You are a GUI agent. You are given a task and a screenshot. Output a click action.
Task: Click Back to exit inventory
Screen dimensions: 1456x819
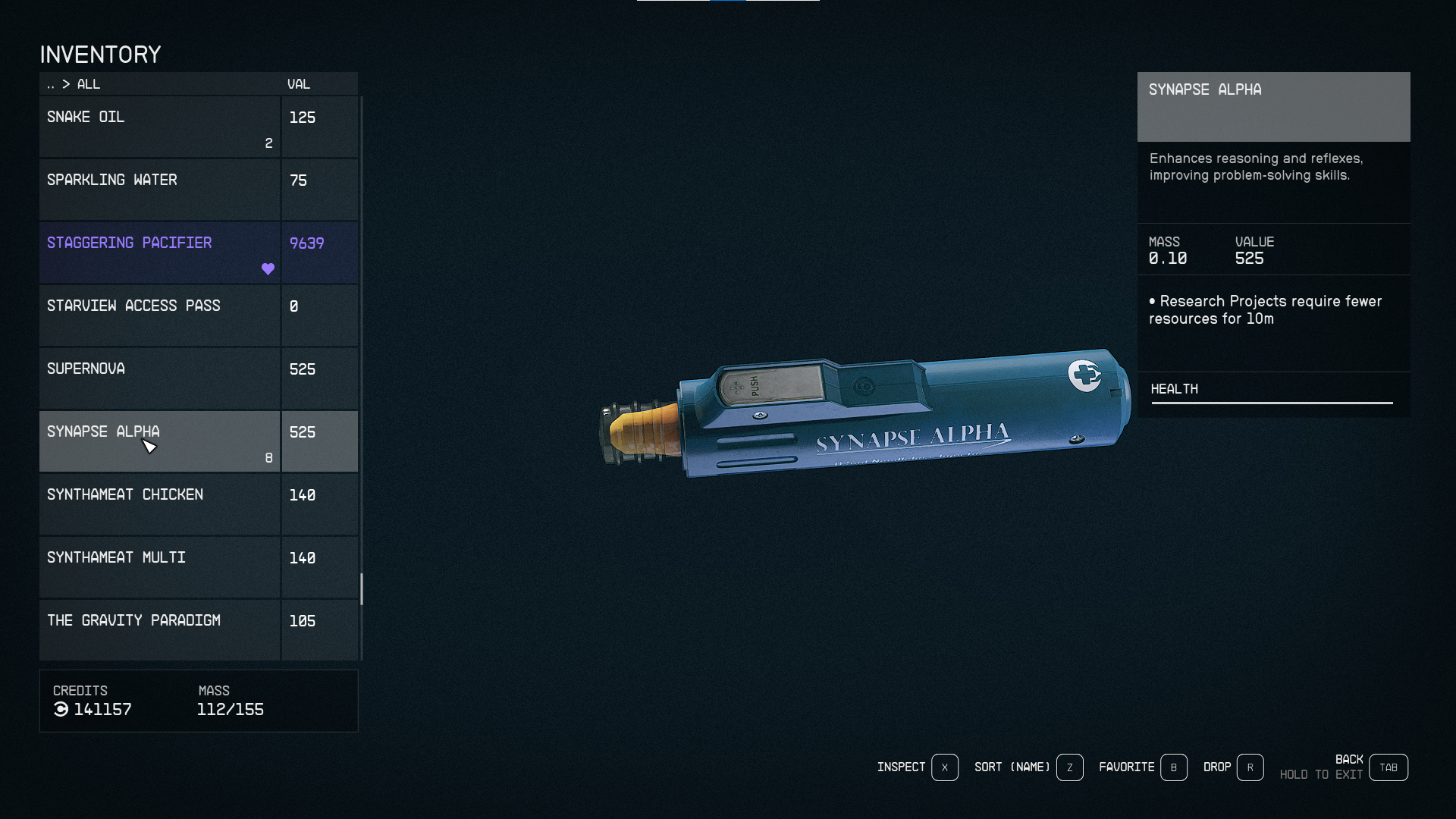[x=1350, y=758]
